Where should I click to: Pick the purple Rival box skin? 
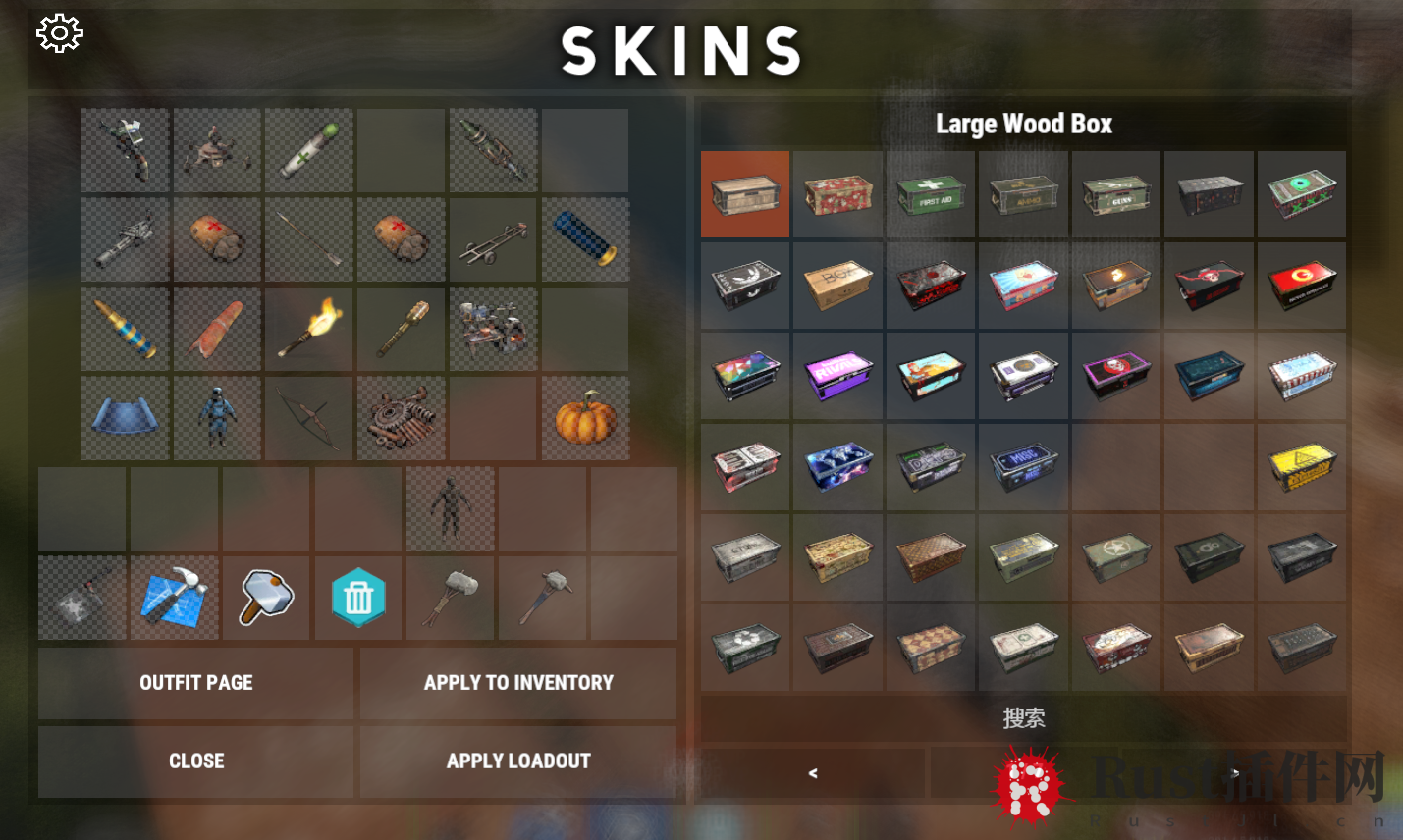pyautogui.click(x=837, y=375)
